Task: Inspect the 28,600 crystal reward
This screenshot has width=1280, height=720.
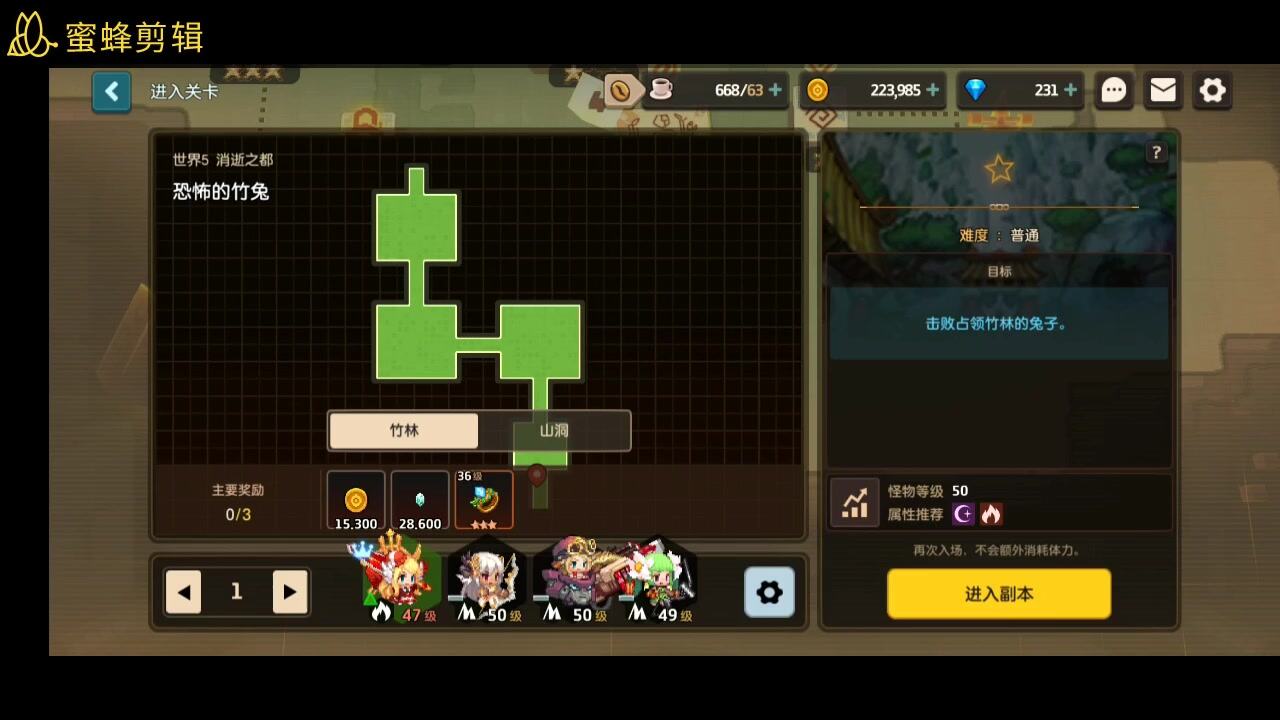Action: coord(420,500)
